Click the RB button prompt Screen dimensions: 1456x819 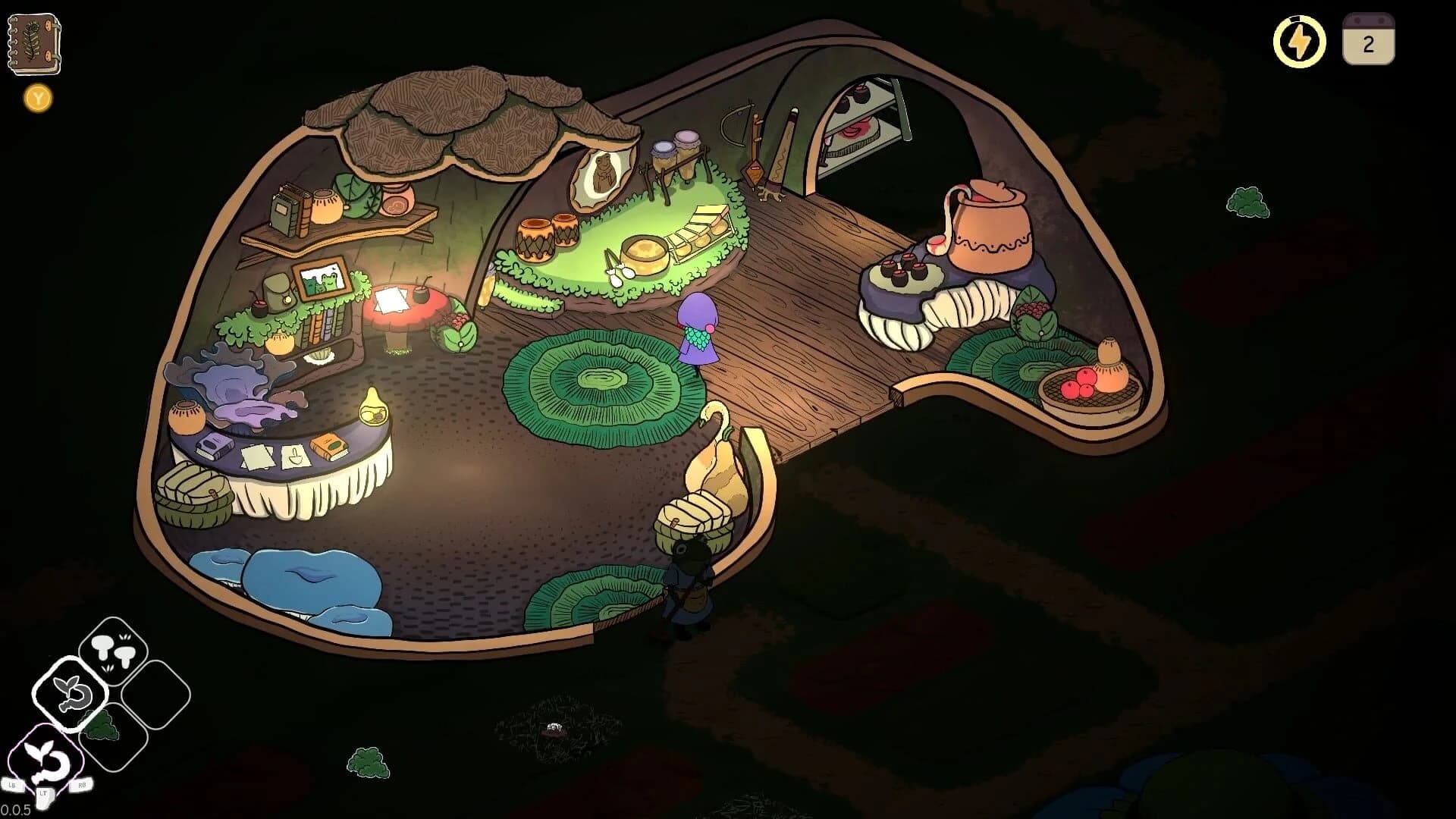click(x=83, y=785)
